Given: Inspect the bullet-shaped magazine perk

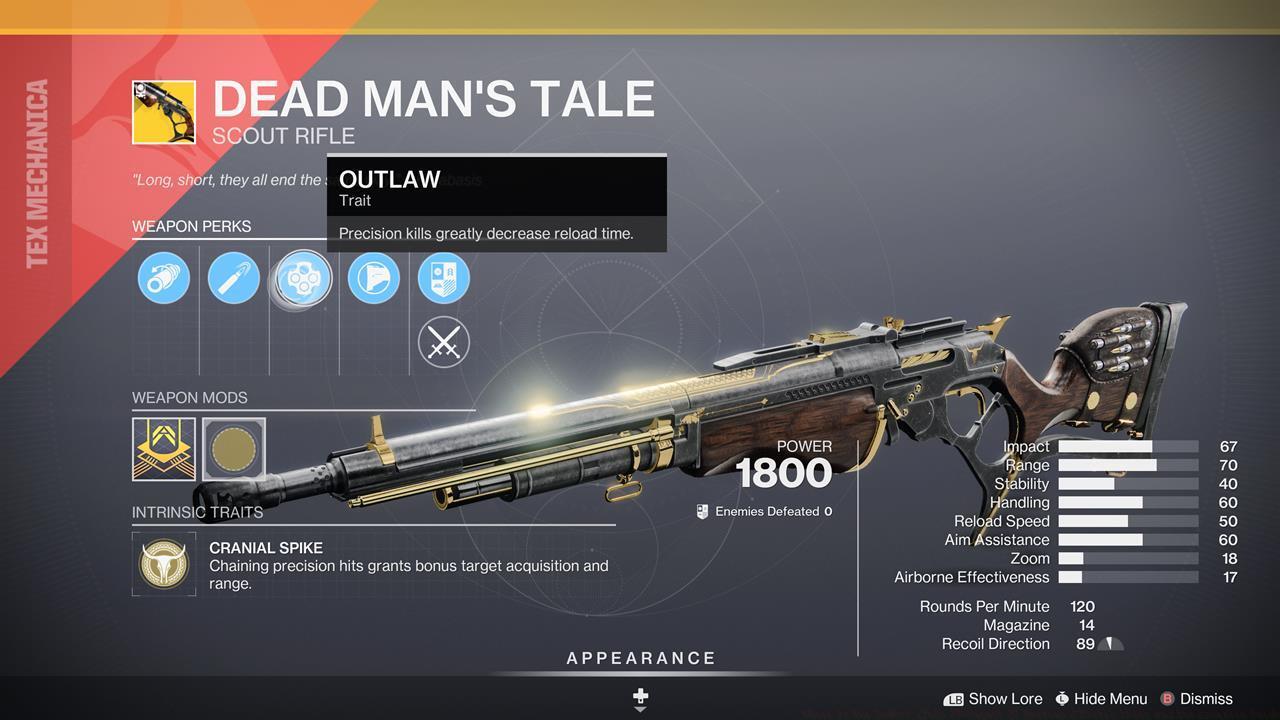Looking at the screenshot, I should pos(233,278).
